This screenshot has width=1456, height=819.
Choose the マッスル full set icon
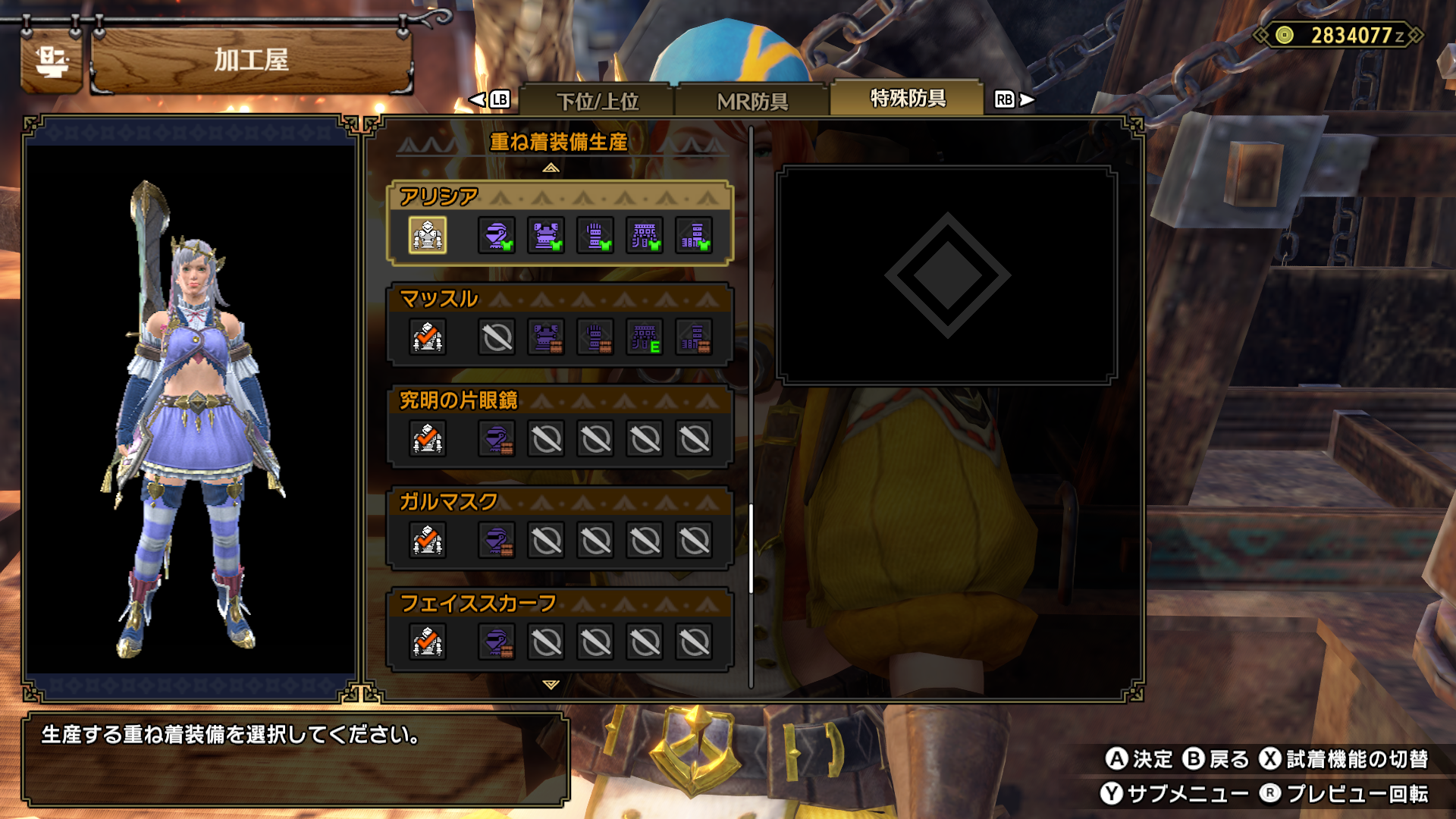(428, 337)
